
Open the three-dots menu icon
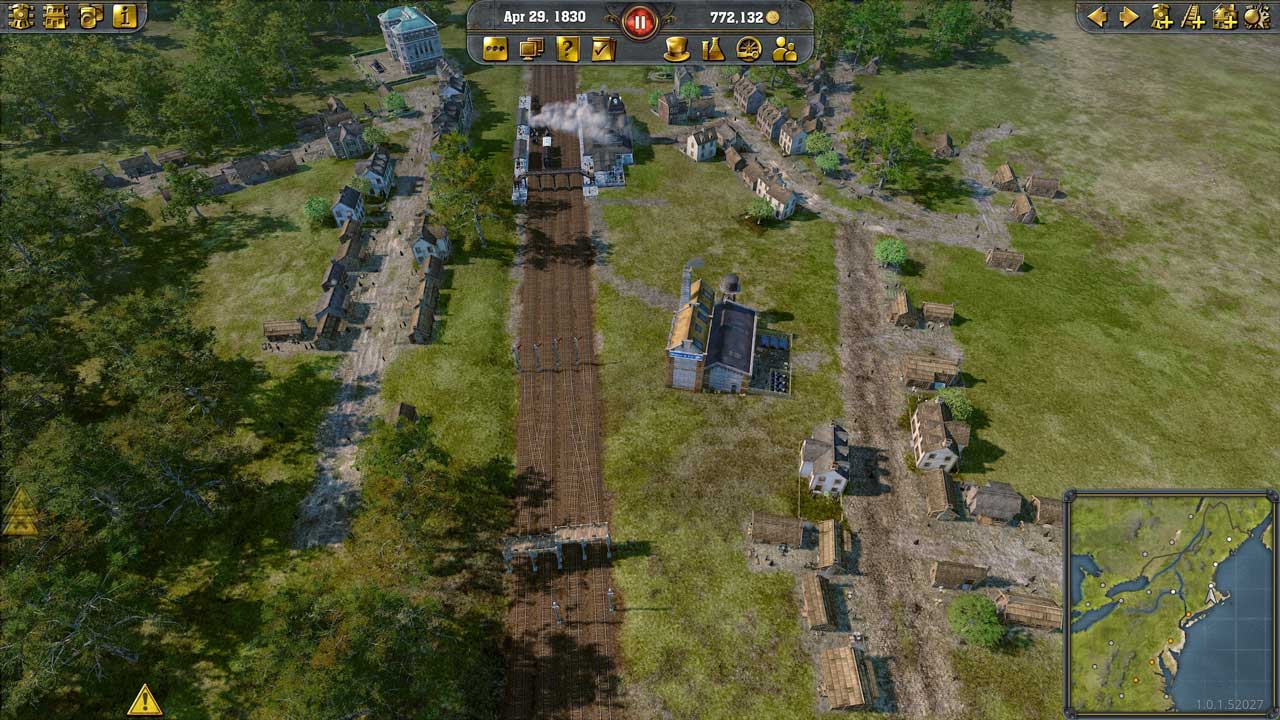495,49
